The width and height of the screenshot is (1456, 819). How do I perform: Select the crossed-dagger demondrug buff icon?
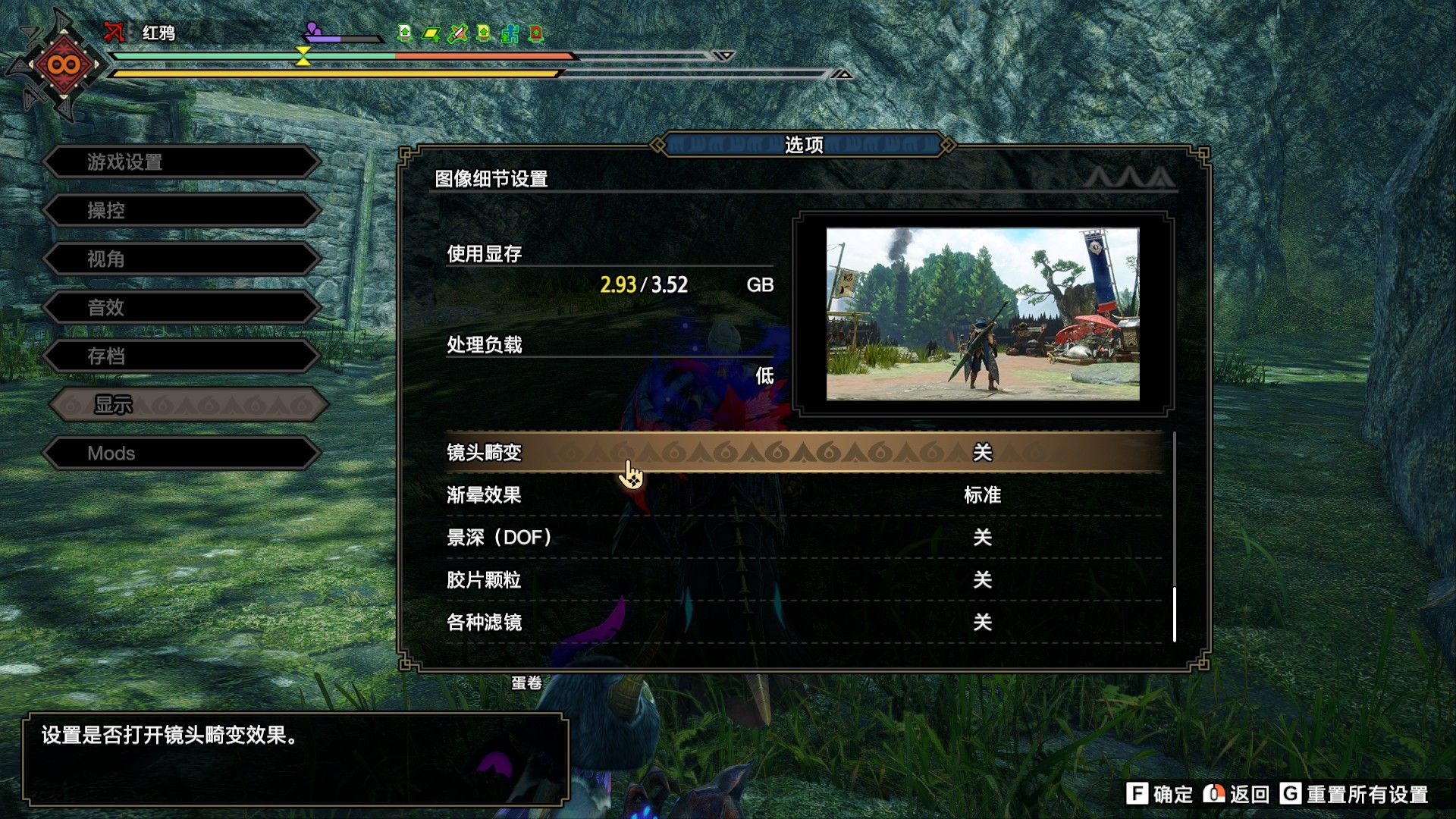[x=457, y=33]
